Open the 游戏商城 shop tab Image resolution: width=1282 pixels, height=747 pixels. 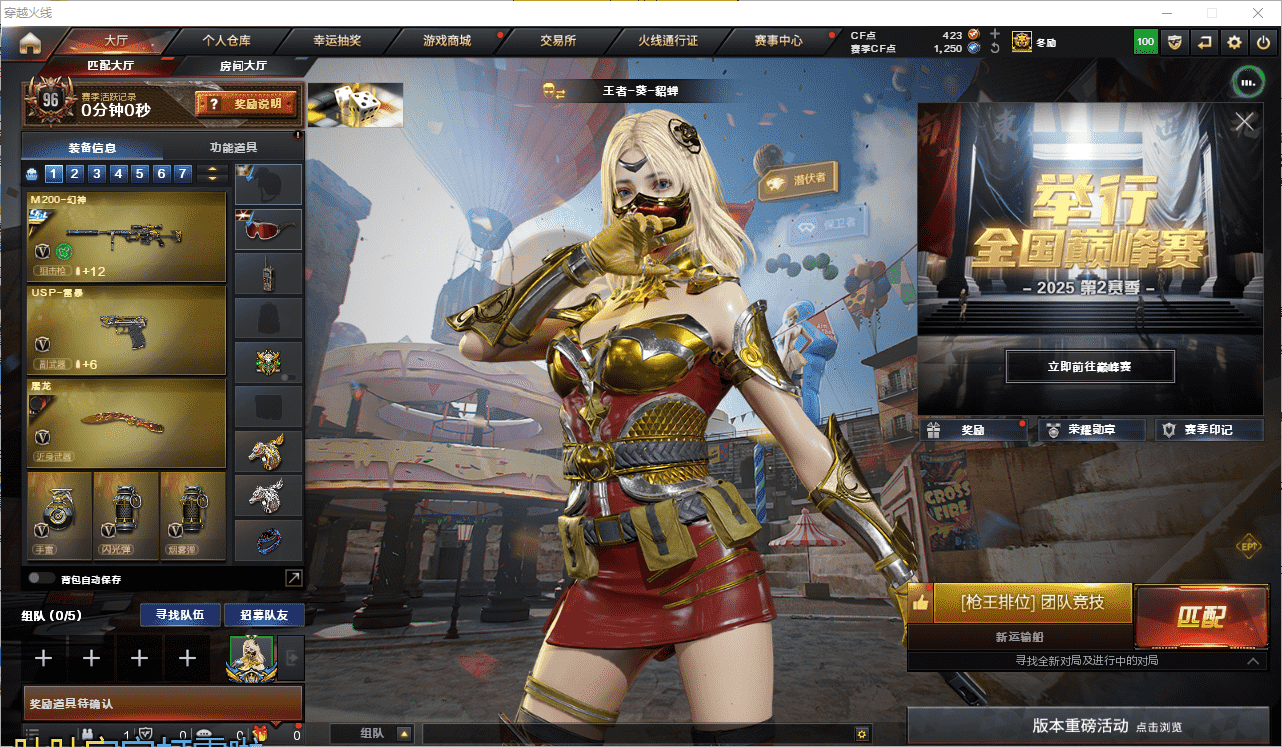447,41
